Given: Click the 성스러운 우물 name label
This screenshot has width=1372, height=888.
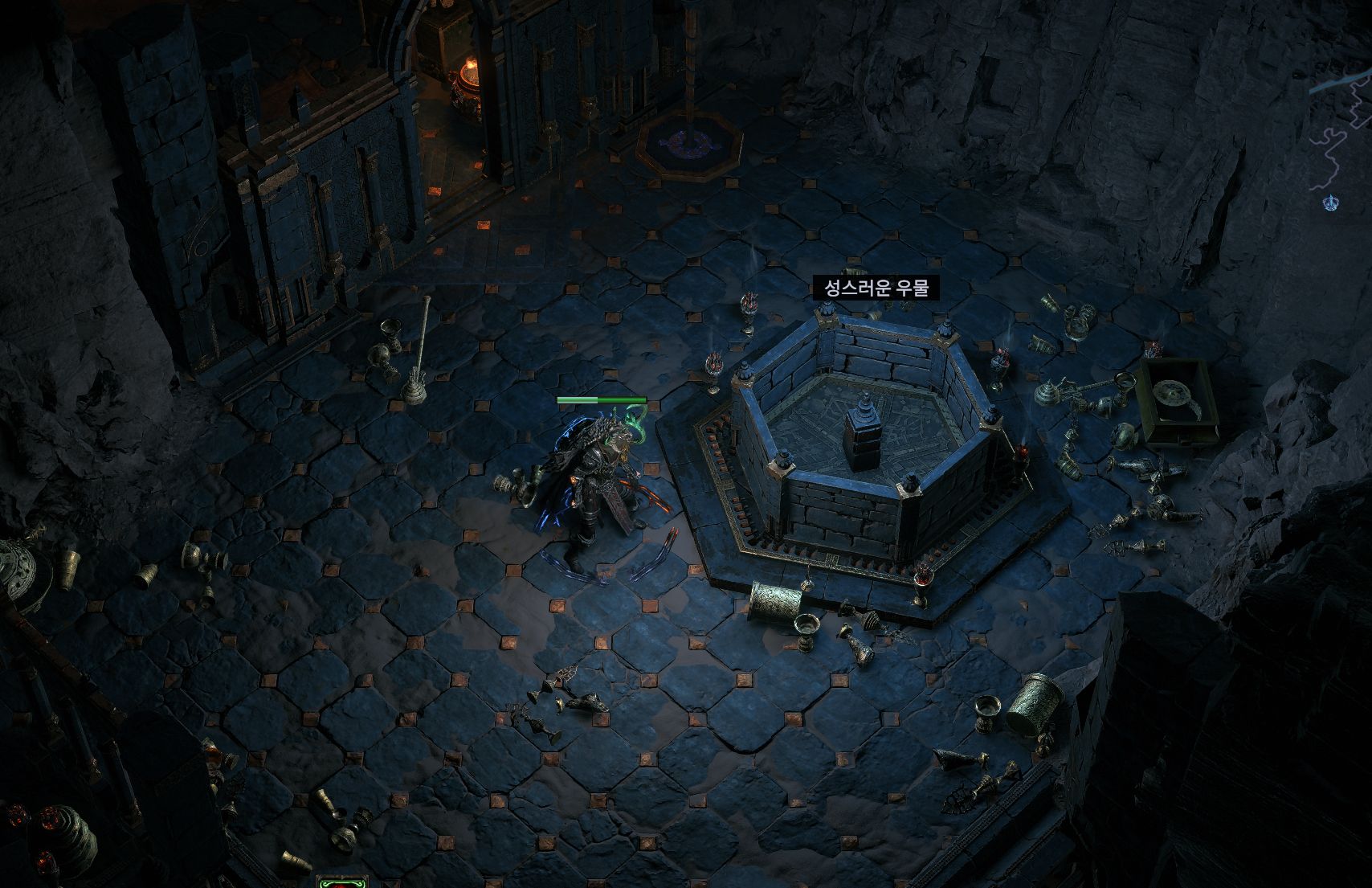Looking at the screenshot, I should coord(876,288).
